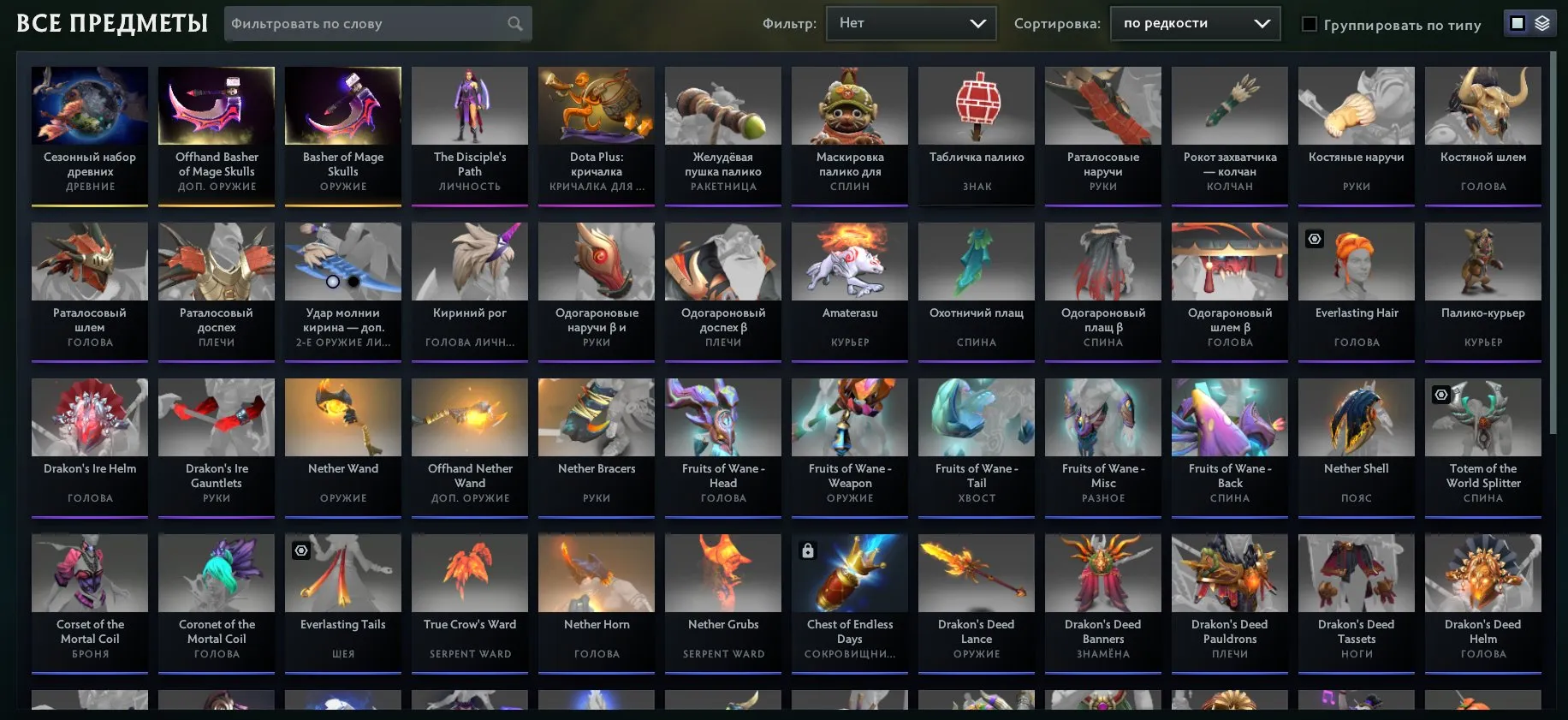This screenshot has height=720, width=1568.
Task: Toggle the eye icon on Everlasting Tails
Action: click(300, 550)
